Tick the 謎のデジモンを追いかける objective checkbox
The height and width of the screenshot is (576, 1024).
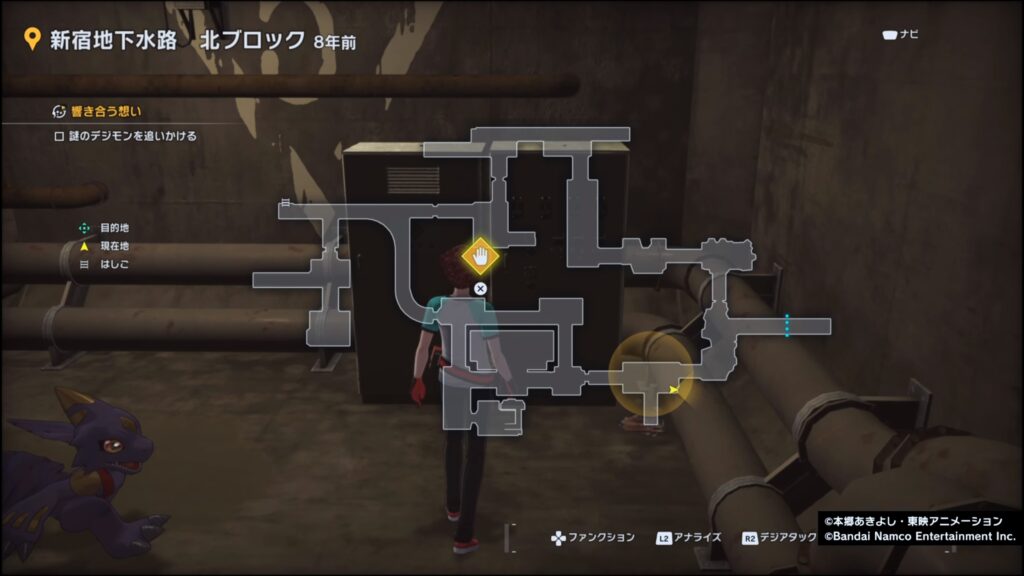click(x=60, y=136)
